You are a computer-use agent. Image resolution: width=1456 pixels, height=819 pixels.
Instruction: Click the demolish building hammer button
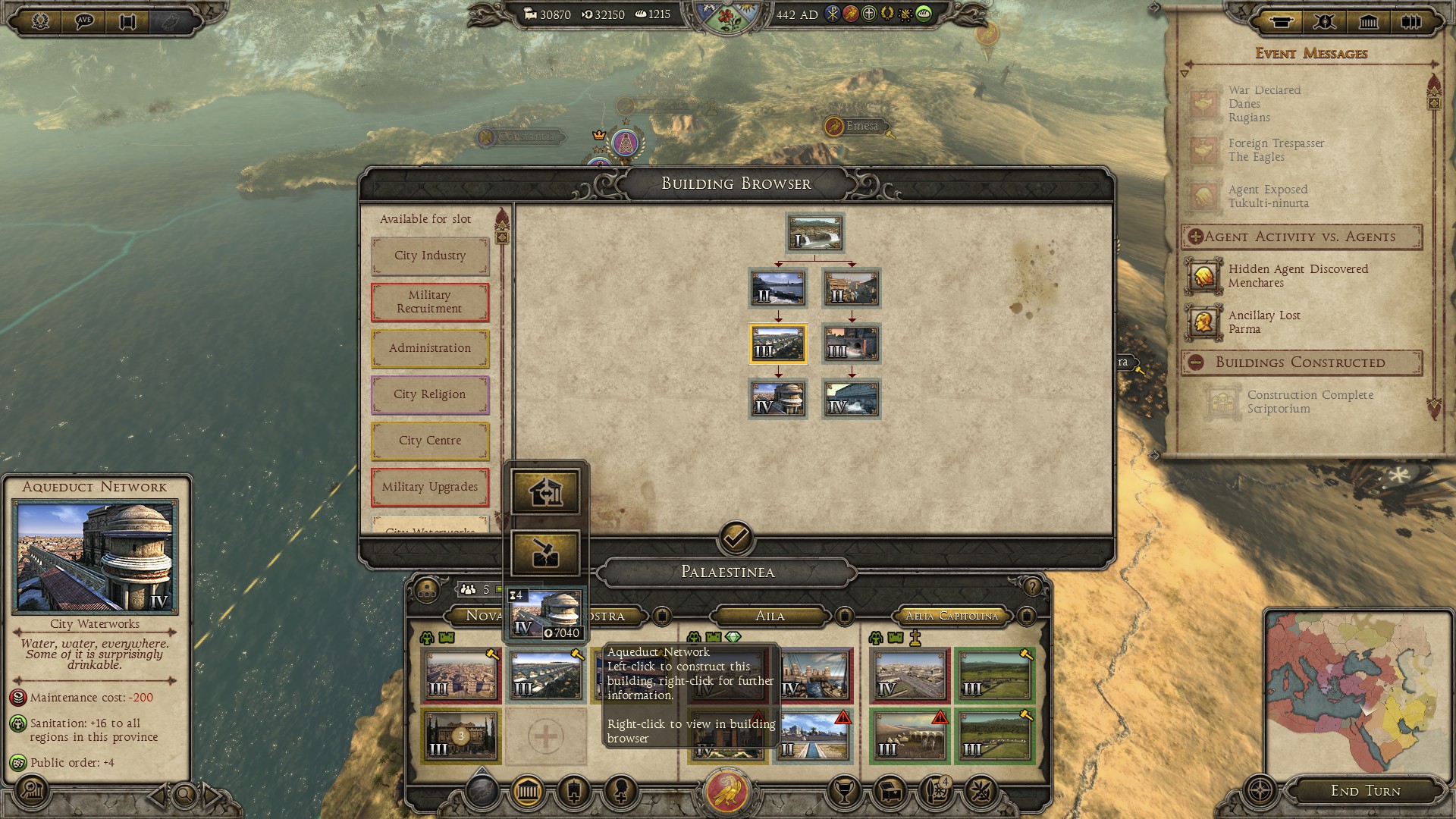point(545,553)
